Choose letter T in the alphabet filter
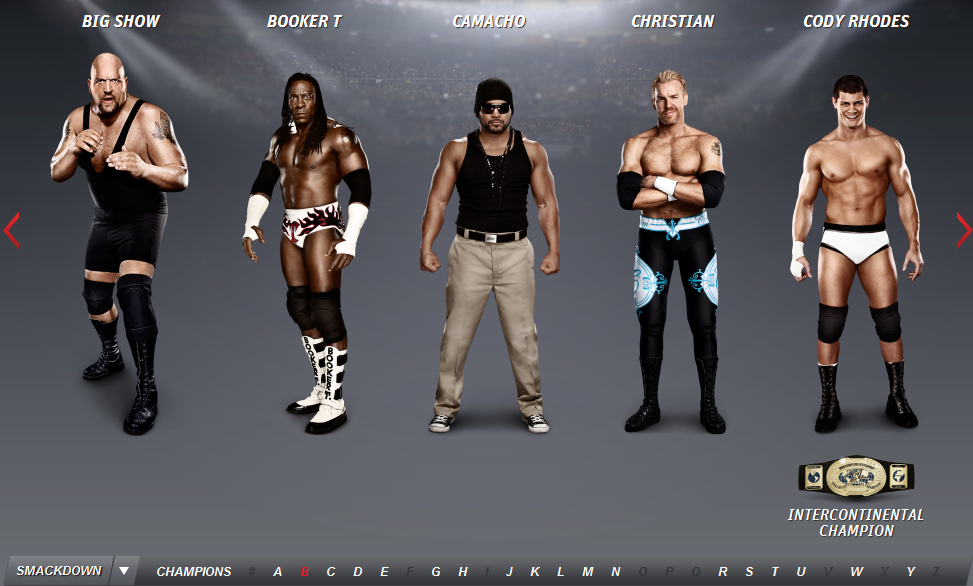 tap(775, 572)
